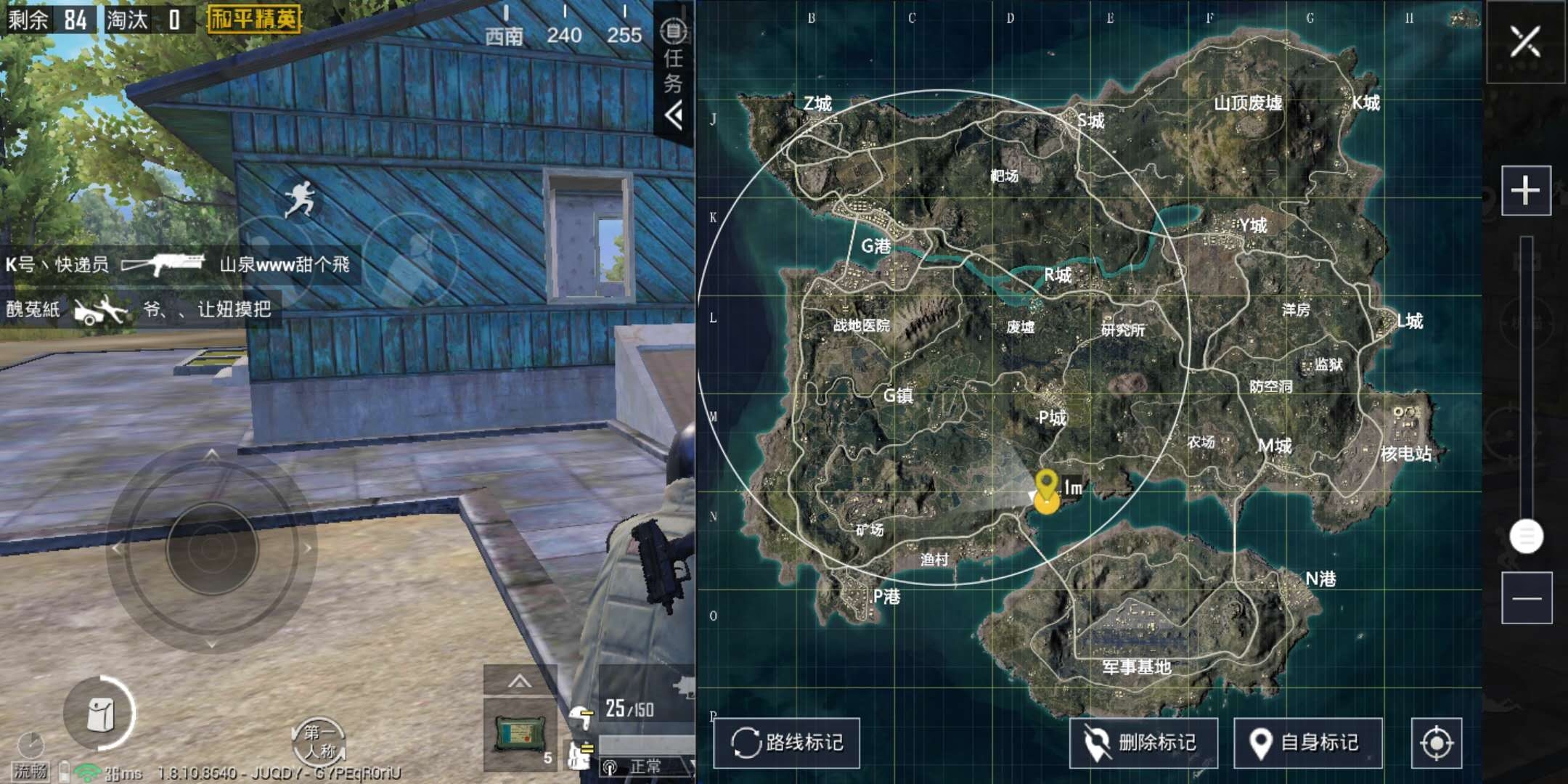The height and width of the screenshot is (784, 1568).
Task: Tap the sprint running figure icon
Action: (300, 200)
